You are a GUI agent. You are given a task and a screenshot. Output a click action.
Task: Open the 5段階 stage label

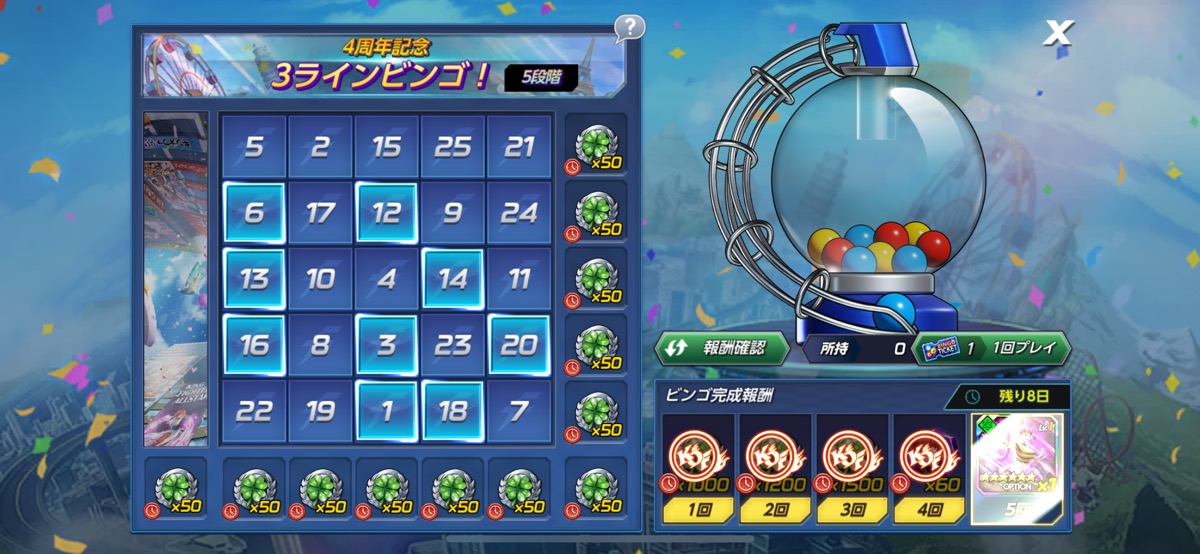[540, 77]
